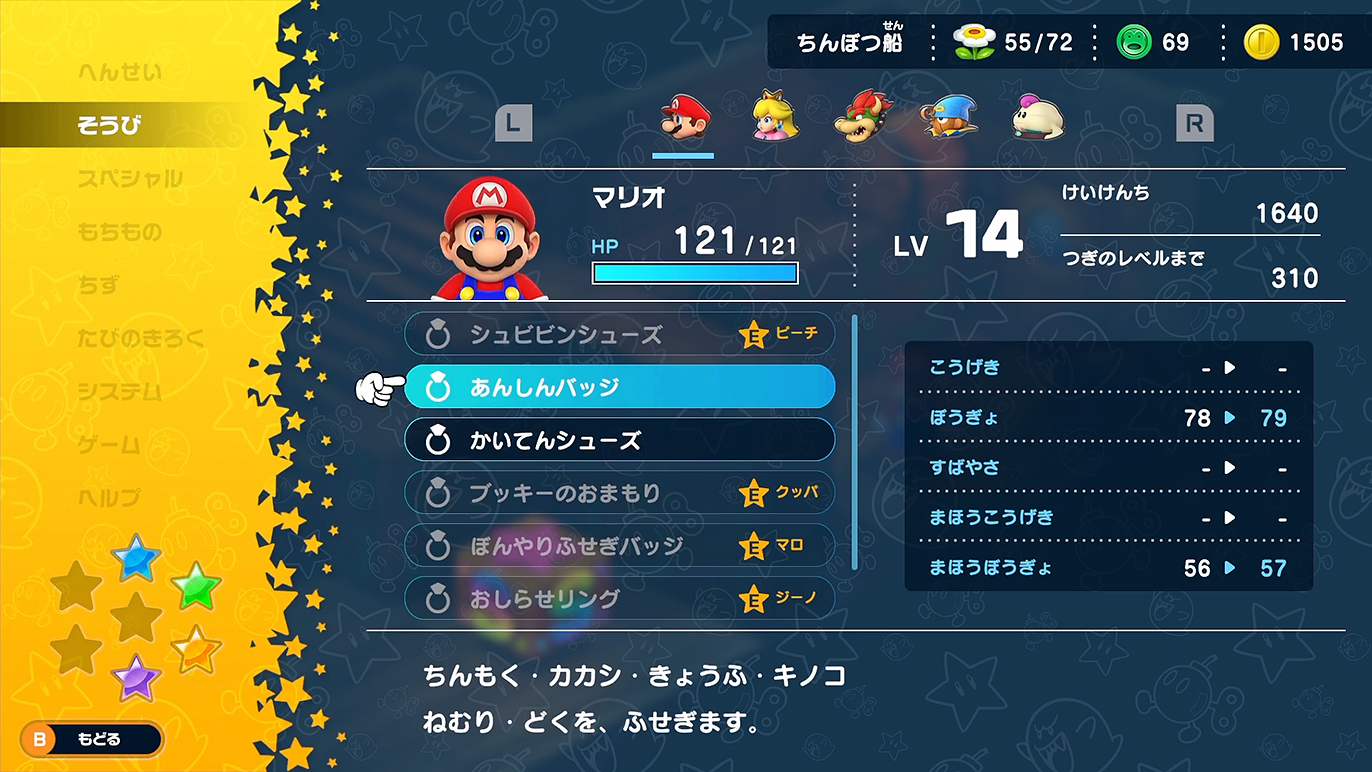Image resolution: width=1372 pixels, height=772 pixels.
Task: Click the frog coin icon showing 69
Action: (1134, 42)
